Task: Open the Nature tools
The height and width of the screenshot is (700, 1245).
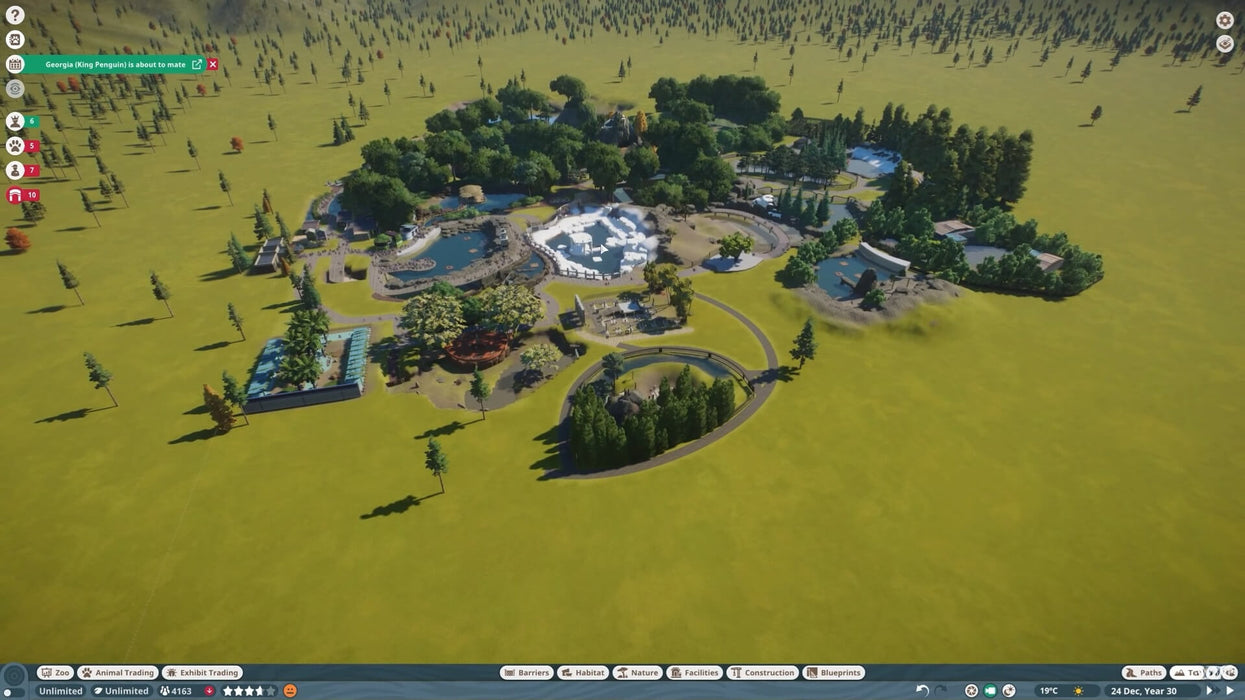Action: [x=637, y=673]
